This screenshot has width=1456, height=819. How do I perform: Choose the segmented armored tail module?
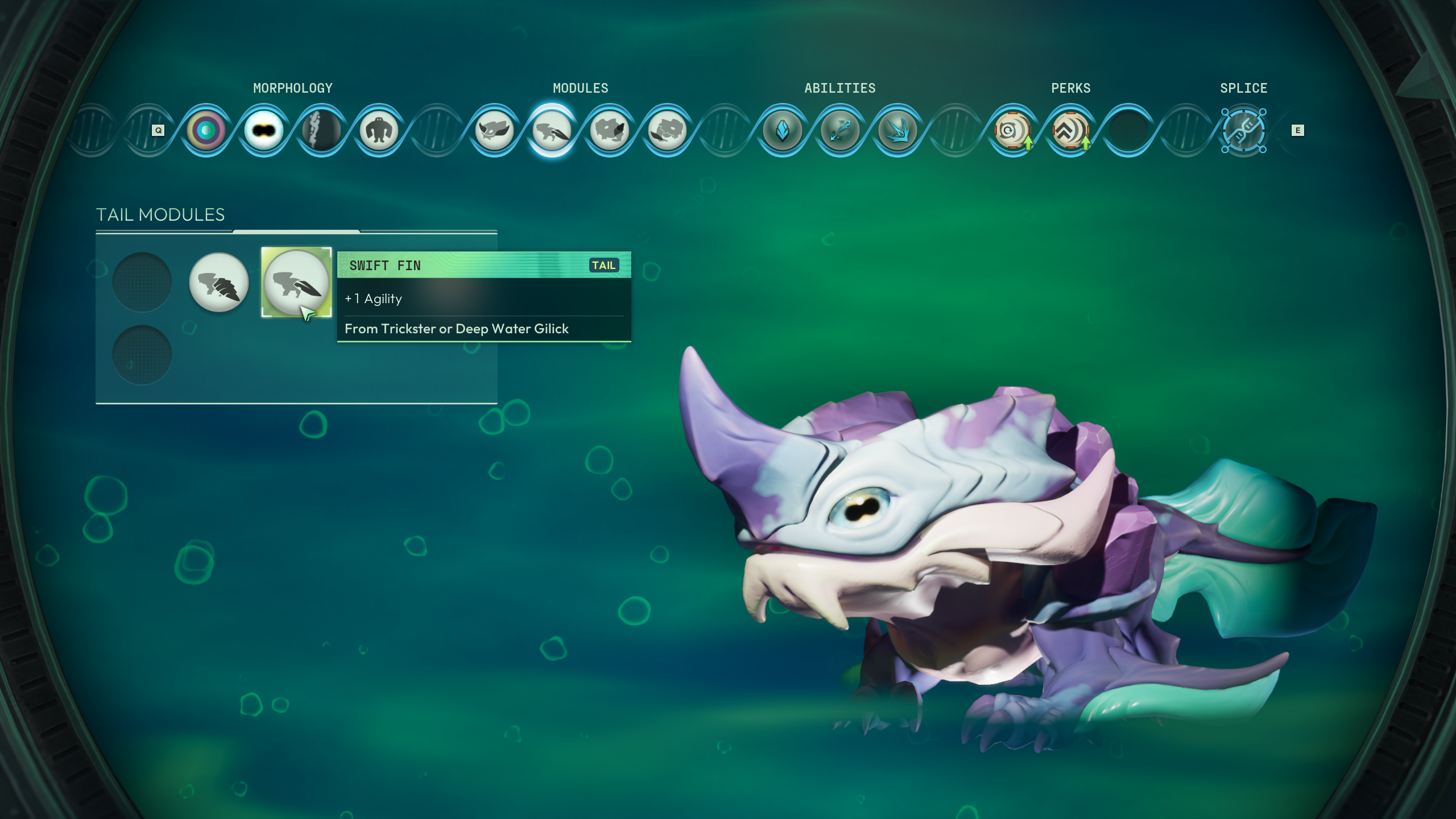click(219, 282)
